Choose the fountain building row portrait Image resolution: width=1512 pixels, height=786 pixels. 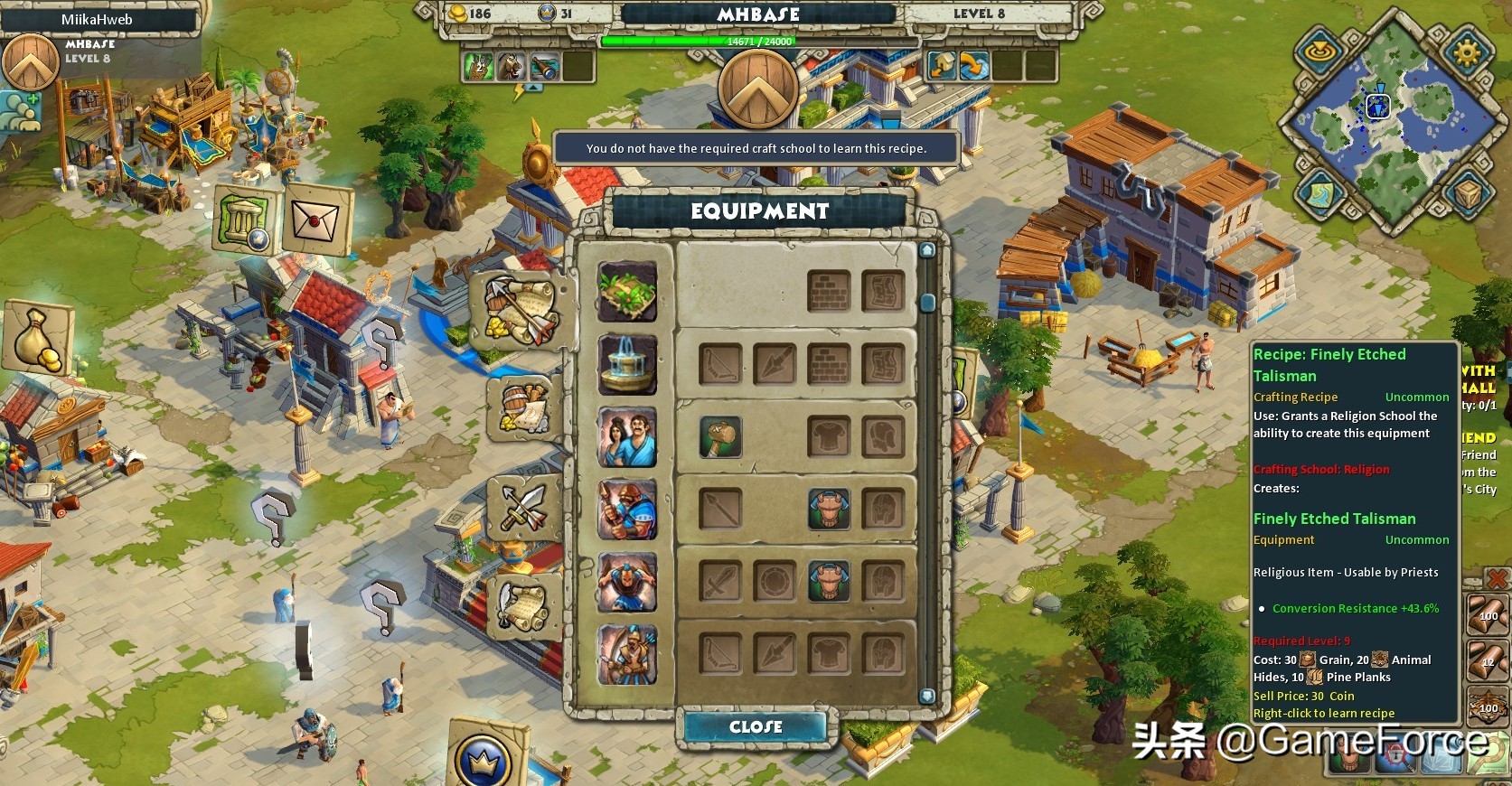click(x=627, y=365)
